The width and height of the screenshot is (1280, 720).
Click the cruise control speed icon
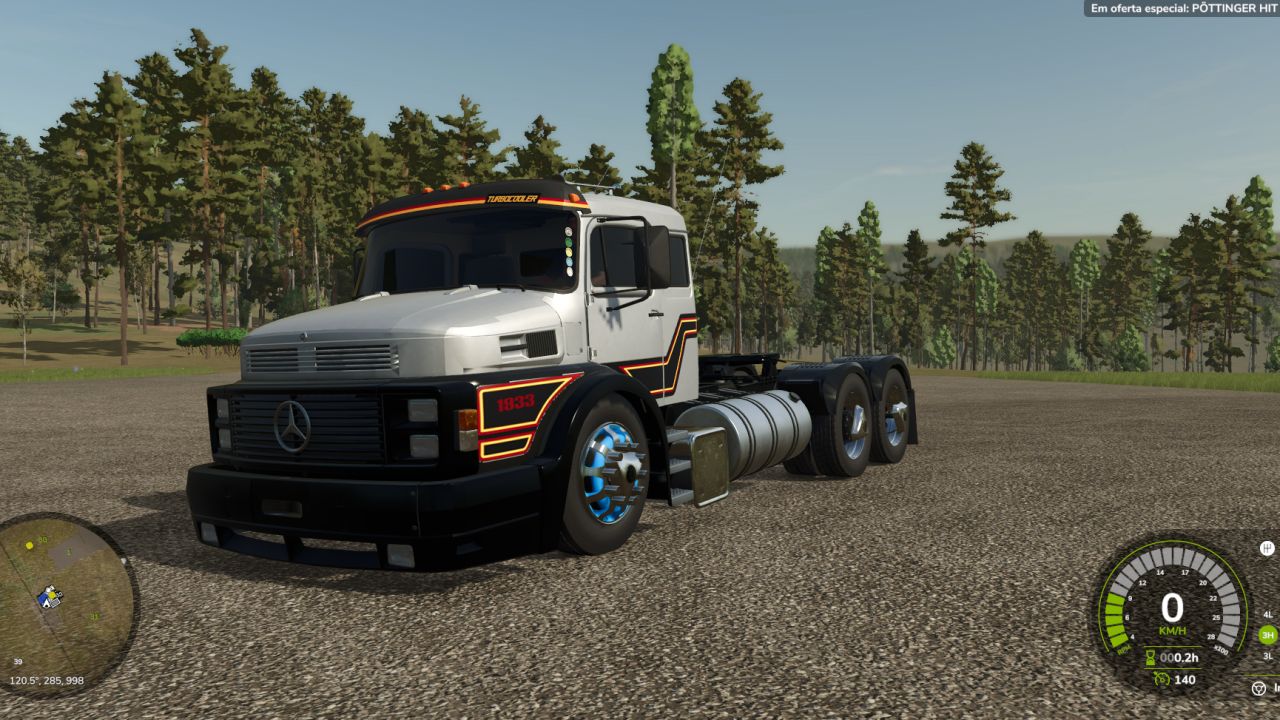click(1161, 679)
